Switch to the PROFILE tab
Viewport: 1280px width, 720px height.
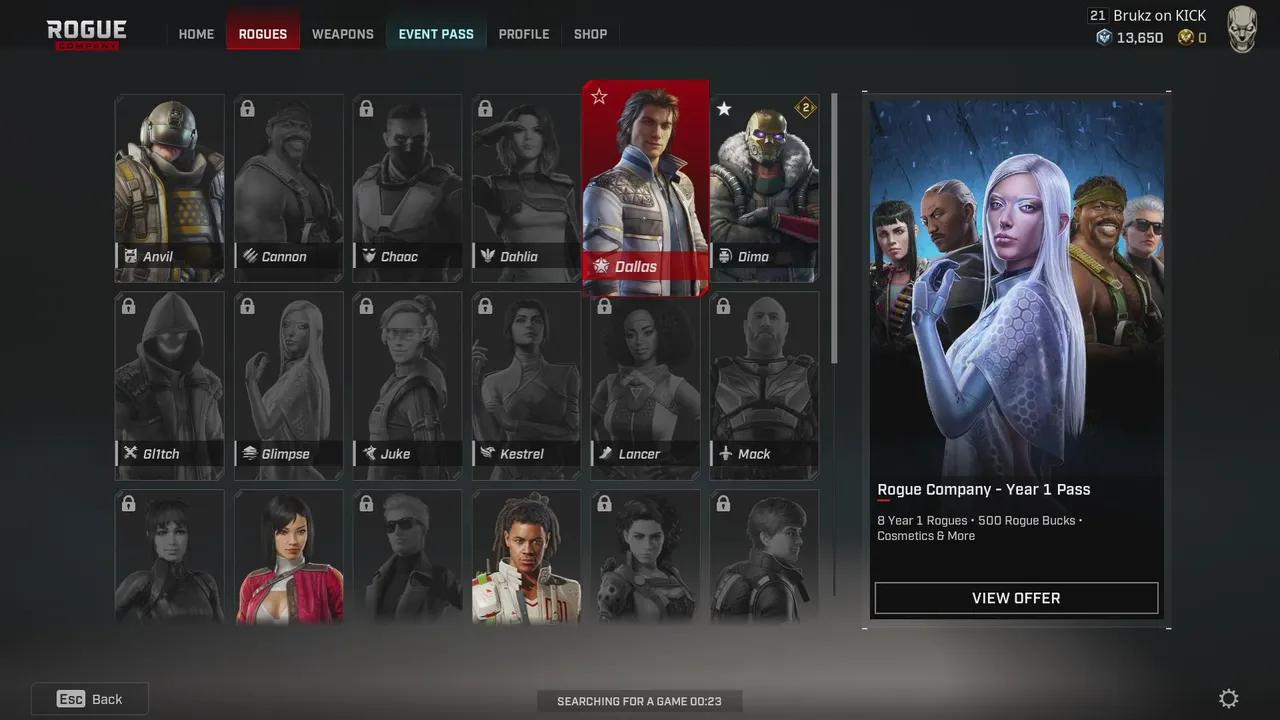(x=523, y=33)
